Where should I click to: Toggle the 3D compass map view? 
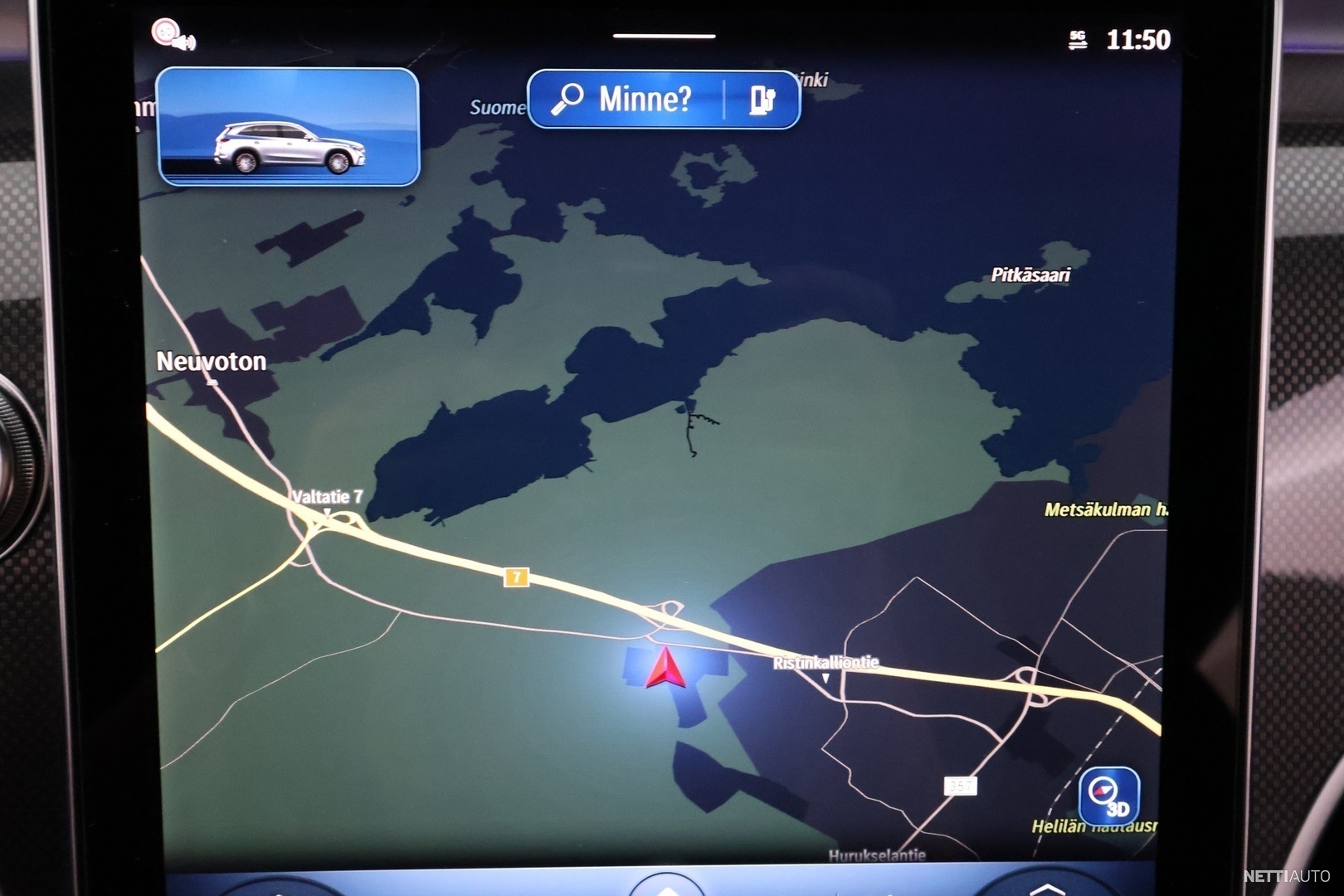click(1109, 795)
